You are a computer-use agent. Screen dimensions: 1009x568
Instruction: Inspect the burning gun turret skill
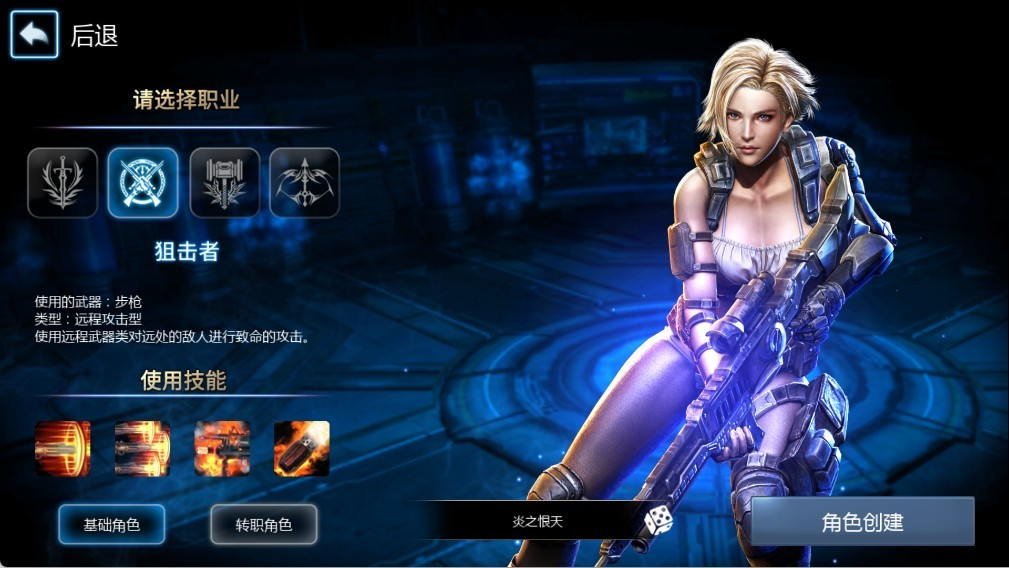pyautogui.click(x=222, y=448)
